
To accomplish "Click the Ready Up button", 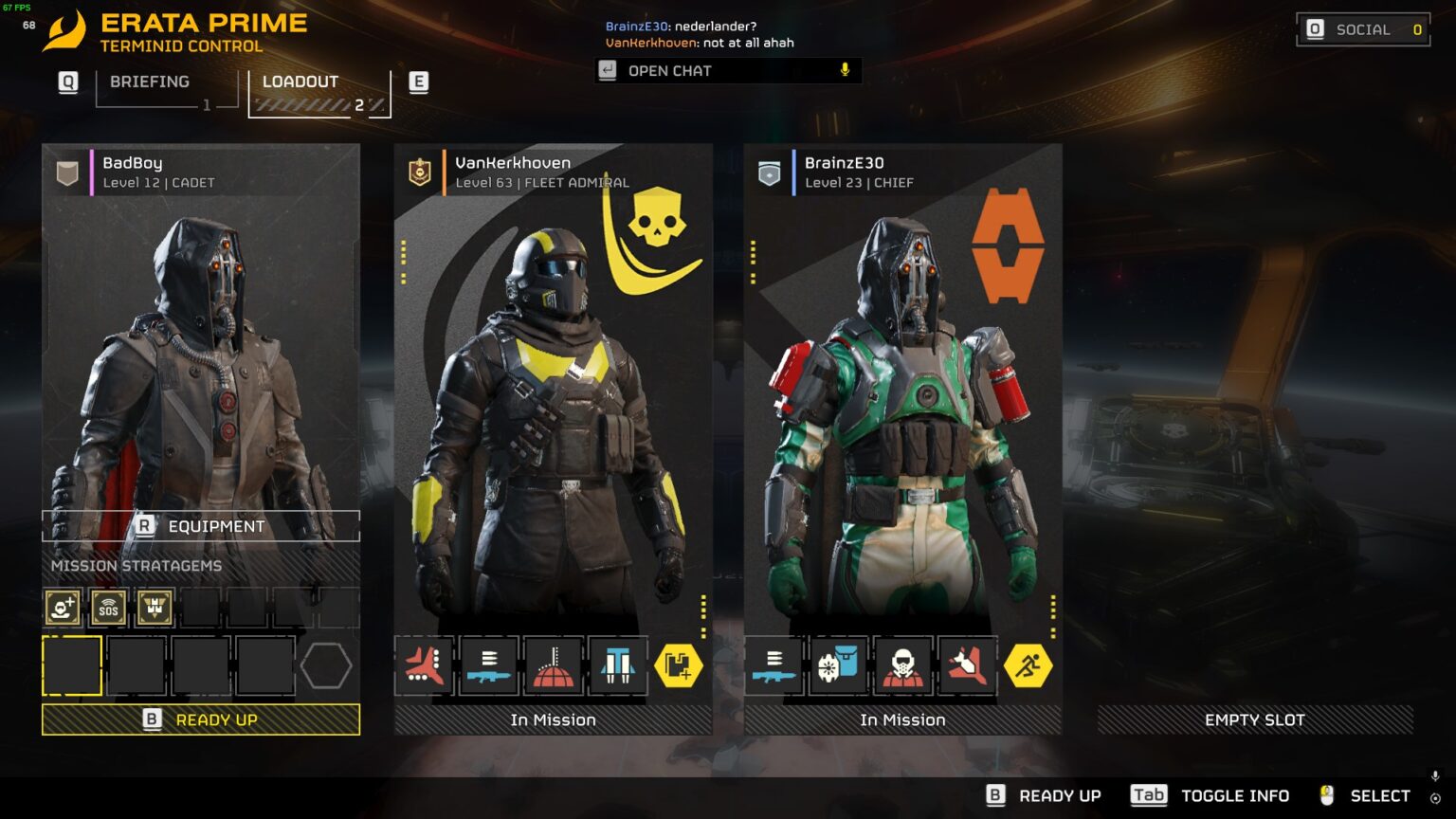I will 200,719.
